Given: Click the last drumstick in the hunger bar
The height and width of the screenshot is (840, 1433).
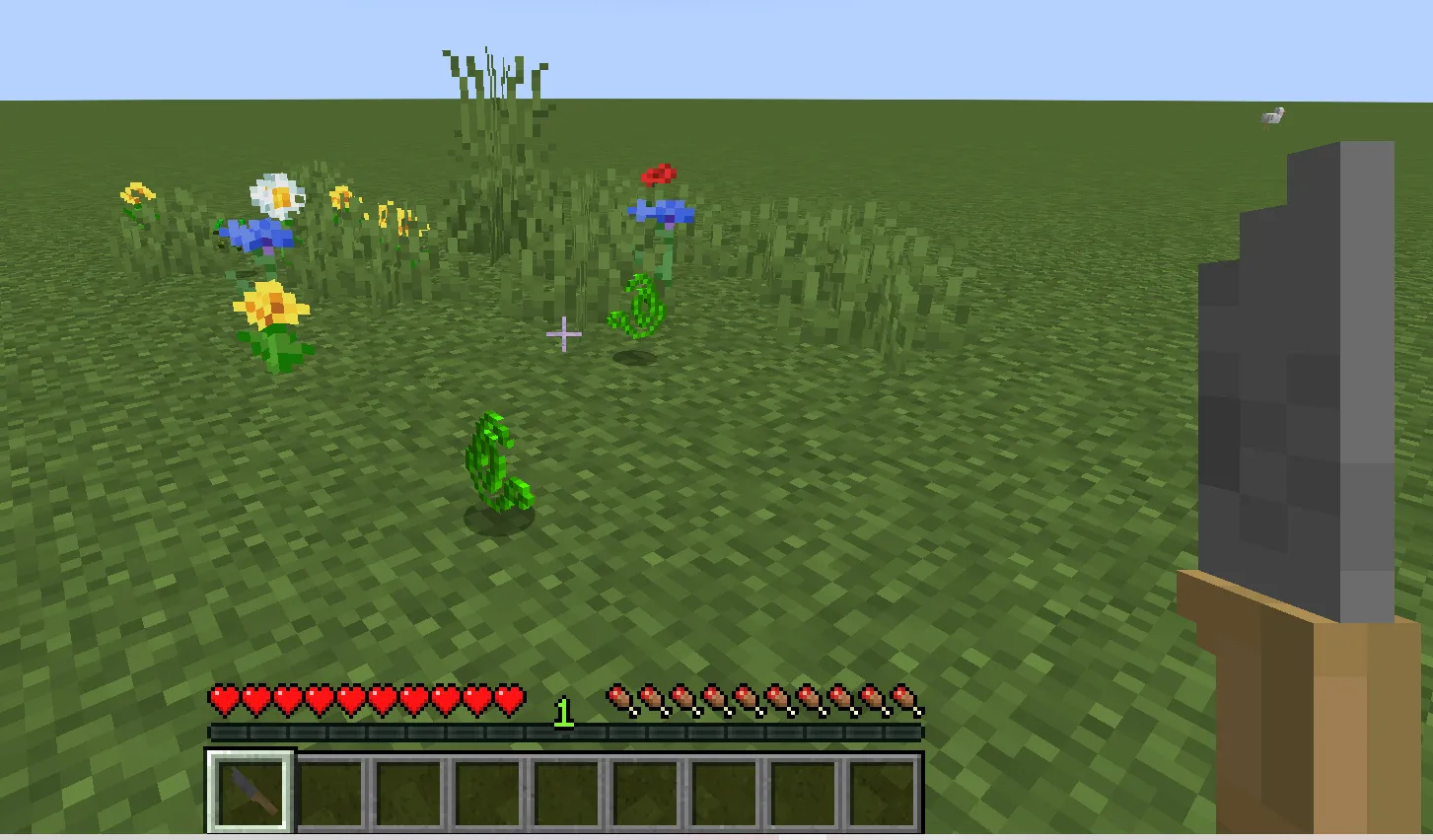Looking at the screenshot, I should pos(905,698).
